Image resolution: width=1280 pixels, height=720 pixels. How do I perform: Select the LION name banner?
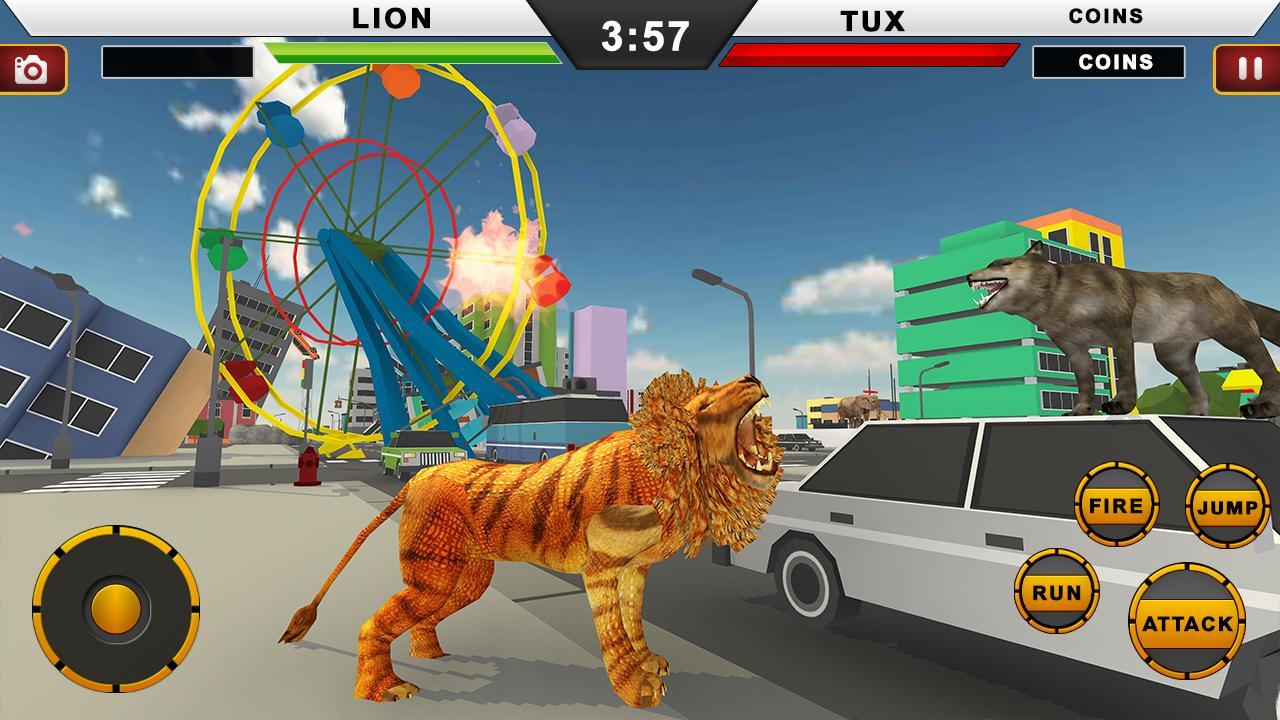click(x=390, y=17)
